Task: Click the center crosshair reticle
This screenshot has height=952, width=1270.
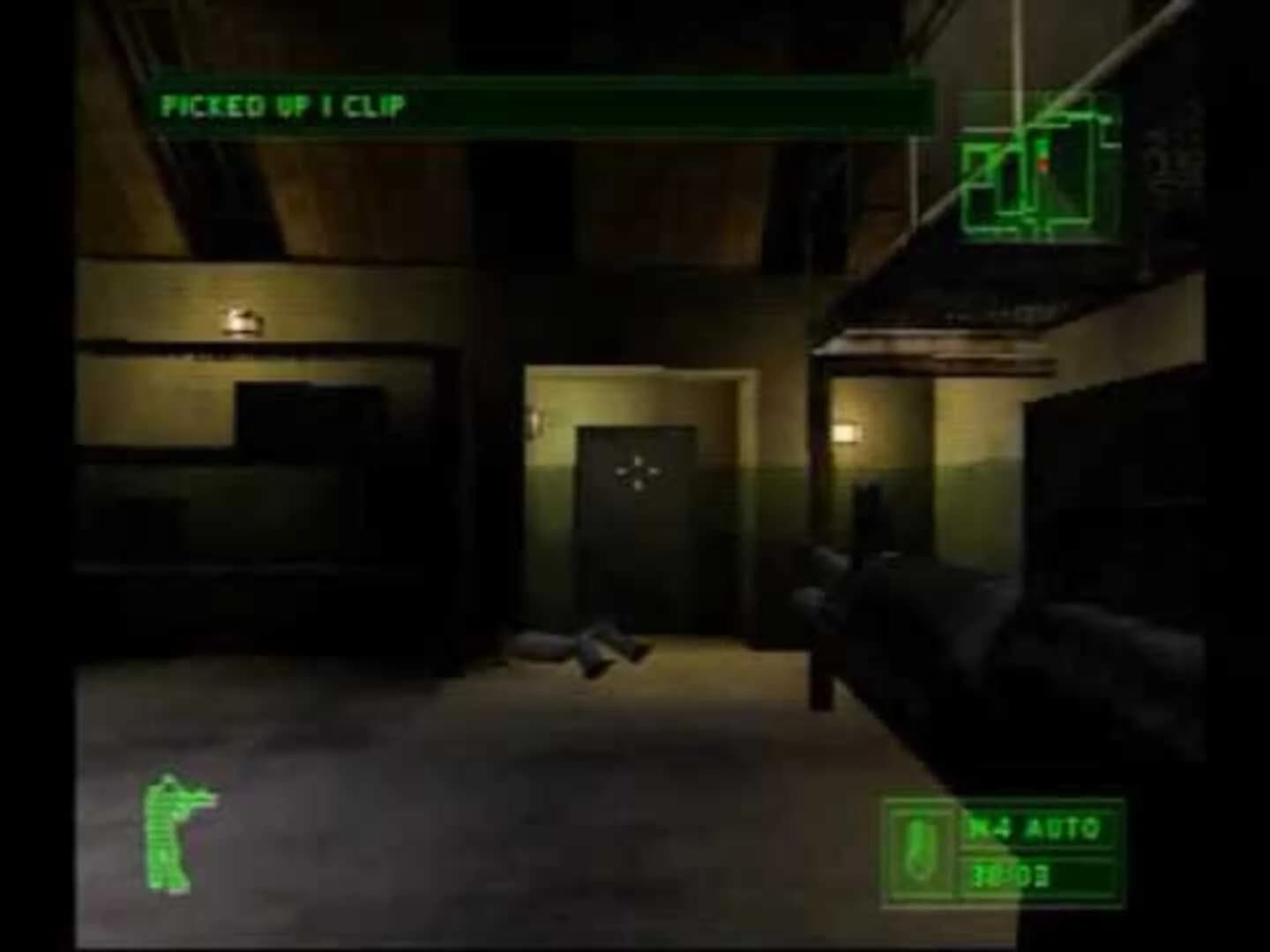Action: click(639, 473)
